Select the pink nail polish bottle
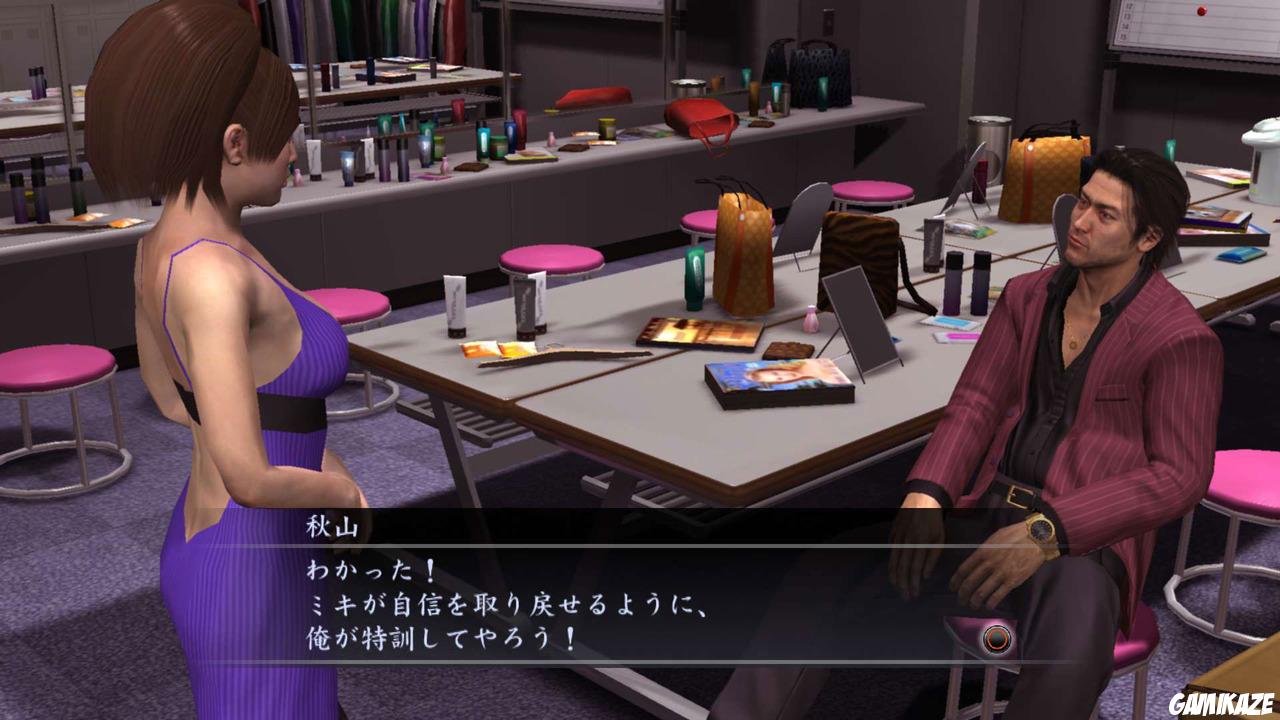The width and height of the screenshot is (1280, 720). [x=812, y=320]
